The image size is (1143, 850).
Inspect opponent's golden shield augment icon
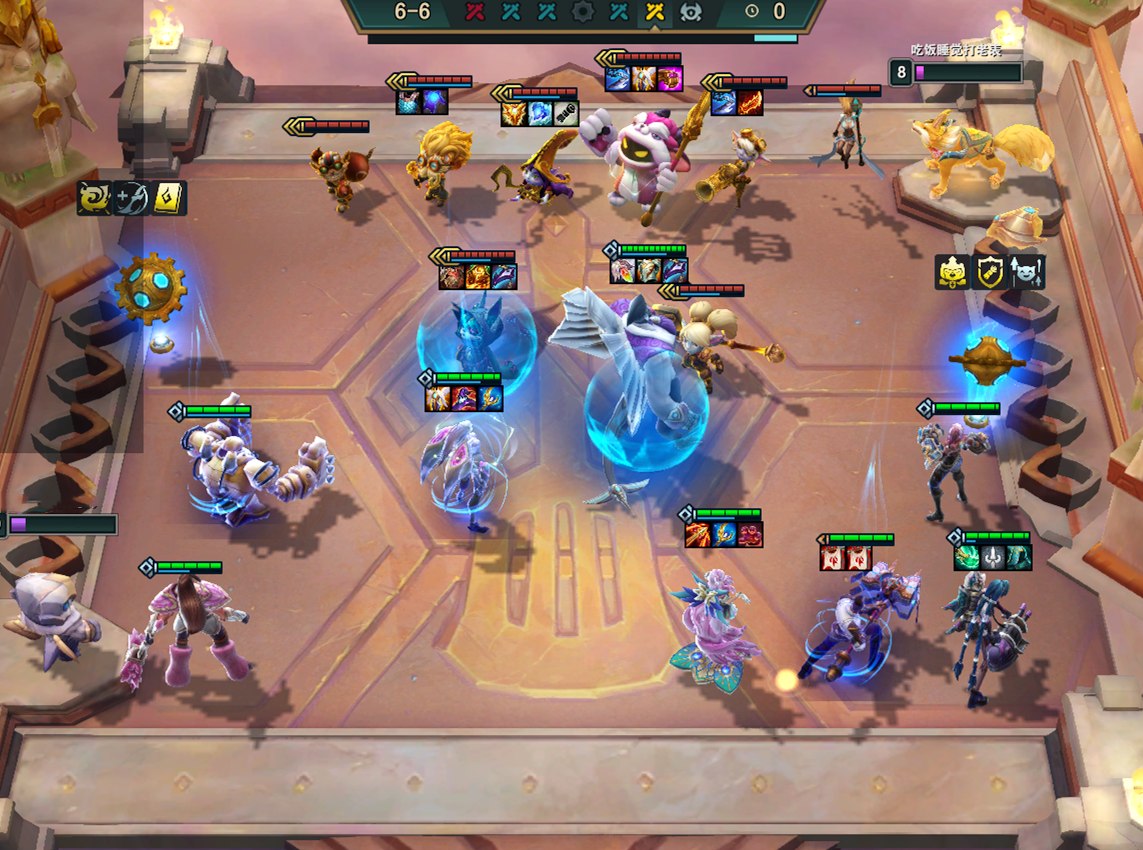click(990, 272)
